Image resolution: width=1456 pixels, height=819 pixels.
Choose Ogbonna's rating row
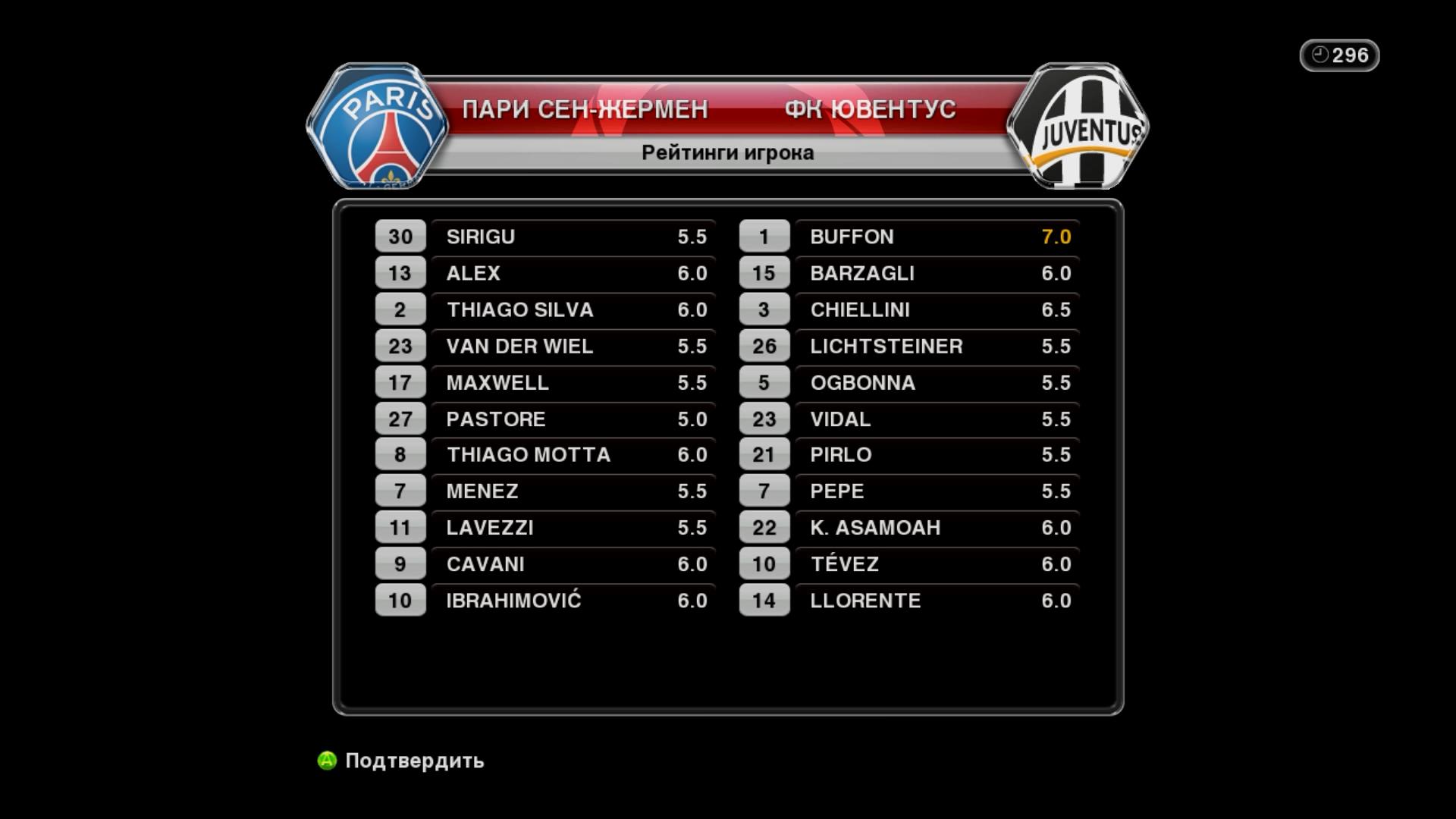pyautogui.click(x=937, y=383)
